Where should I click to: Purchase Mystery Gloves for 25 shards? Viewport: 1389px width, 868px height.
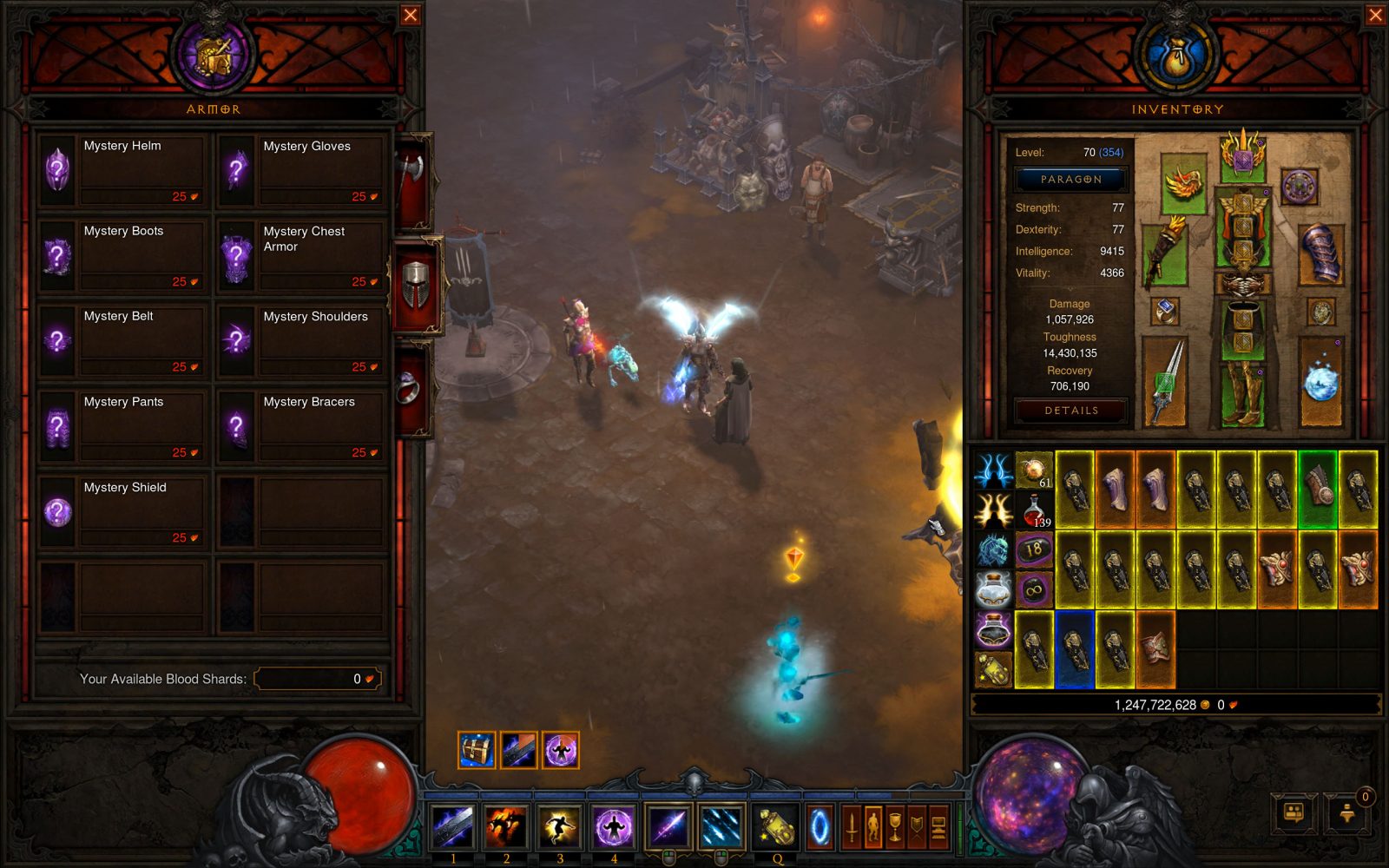pos(302,169)
